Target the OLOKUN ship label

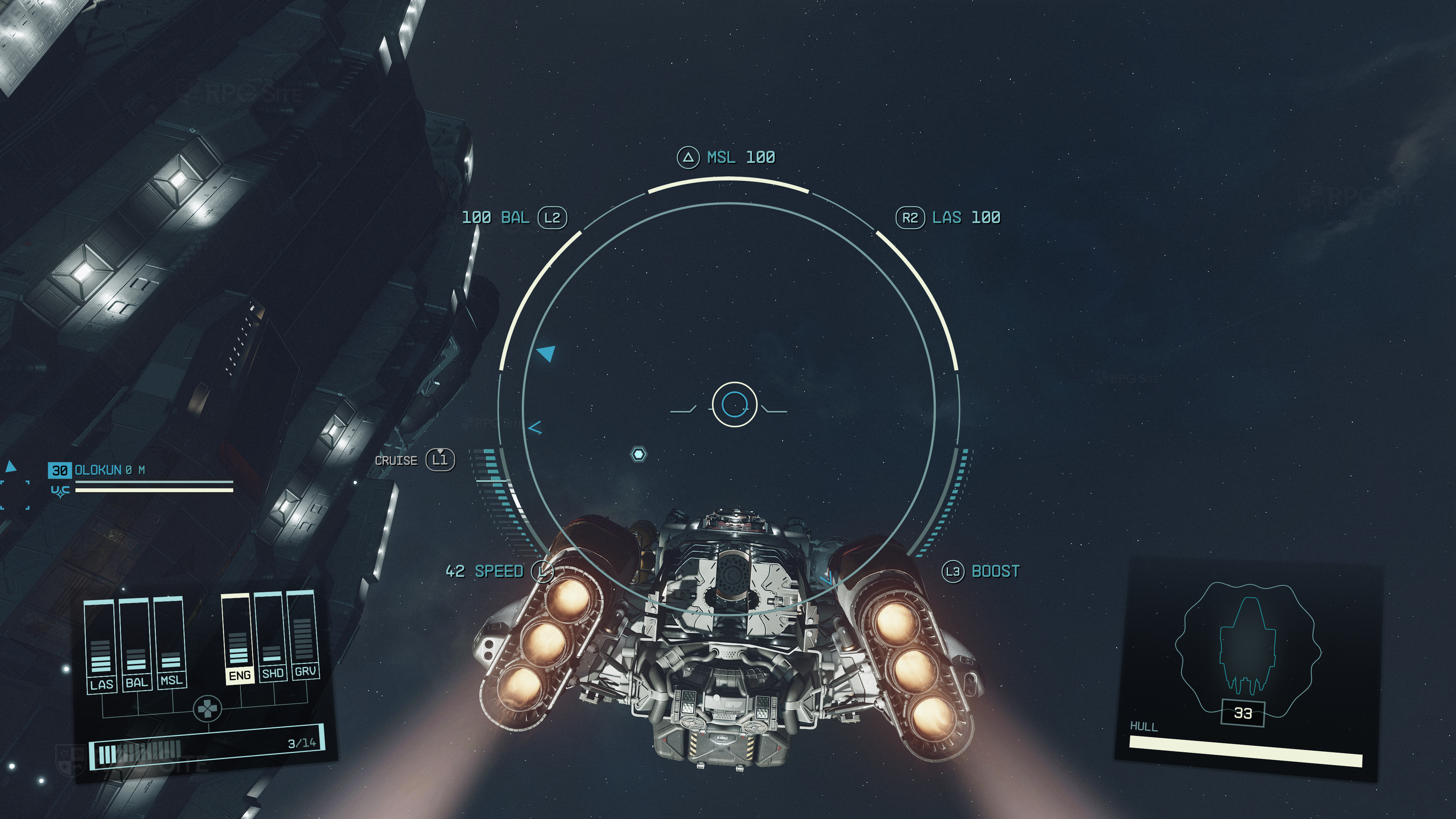pyautogui.click(x=98, y=470)
